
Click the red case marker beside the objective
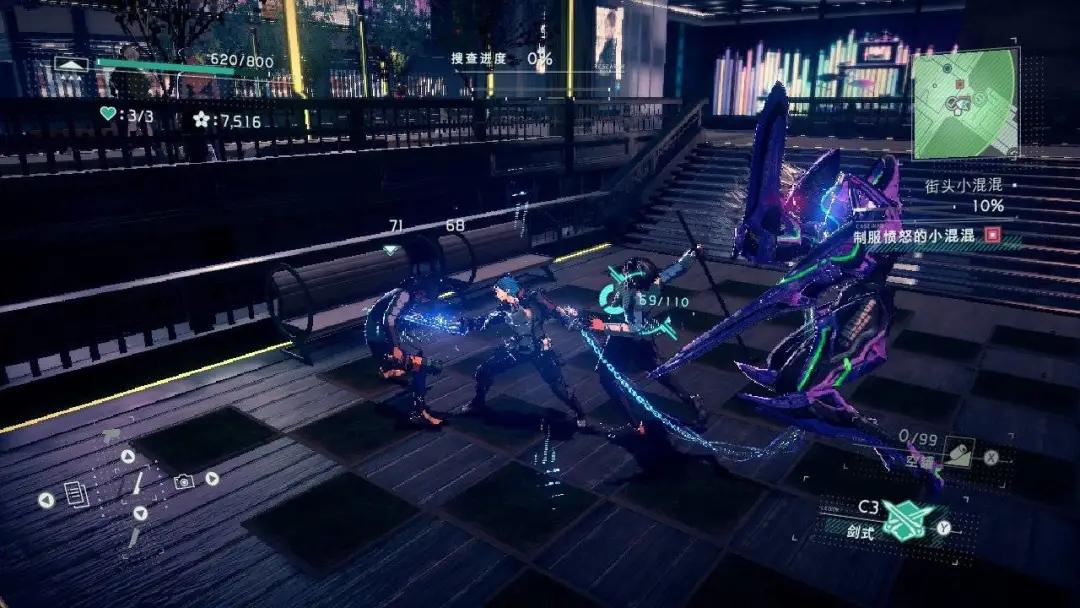992,235
